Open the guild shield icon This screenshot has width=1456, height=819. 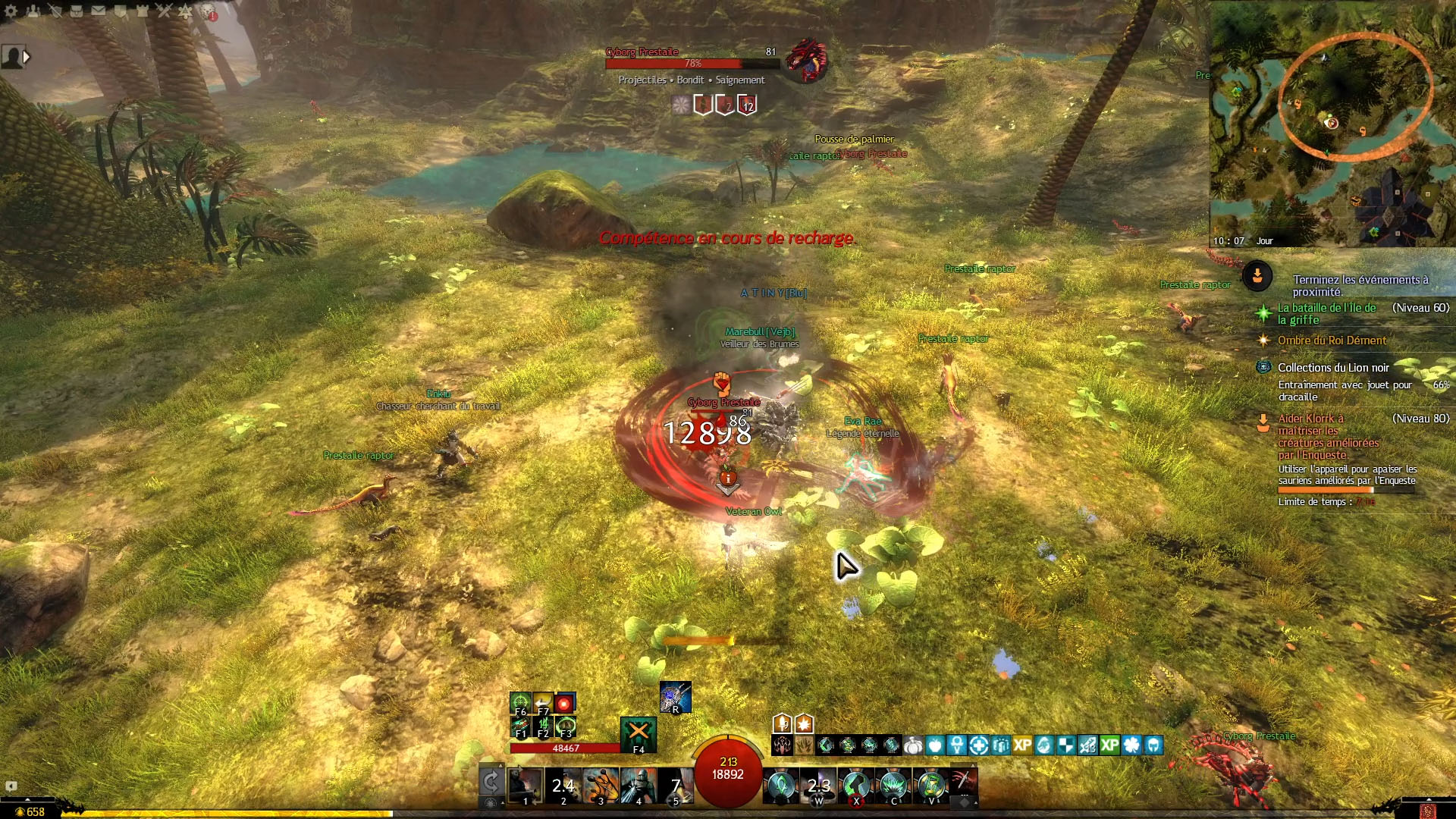click(121, 11)
